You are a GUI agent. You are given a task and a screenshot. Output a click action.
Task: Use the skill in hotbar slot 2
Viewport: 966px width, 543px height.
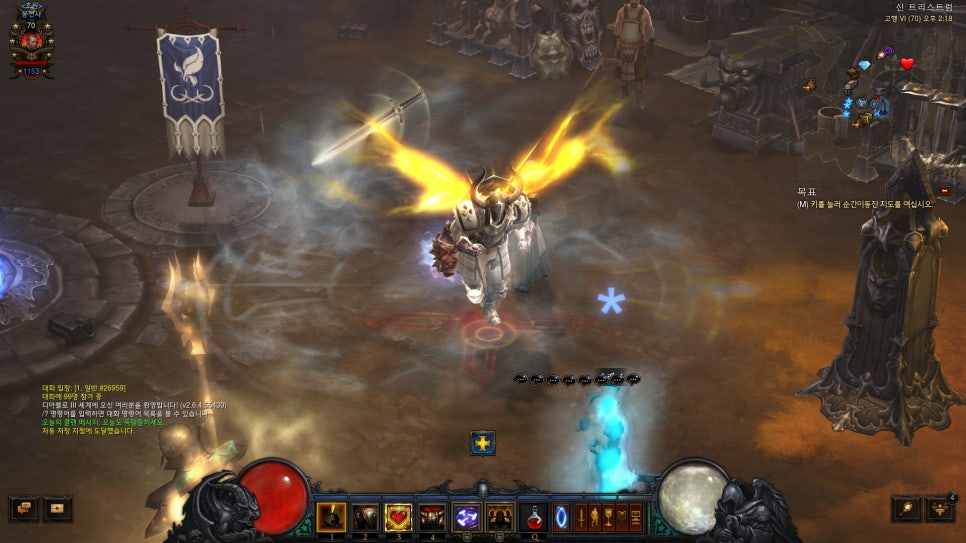point(364,517)
